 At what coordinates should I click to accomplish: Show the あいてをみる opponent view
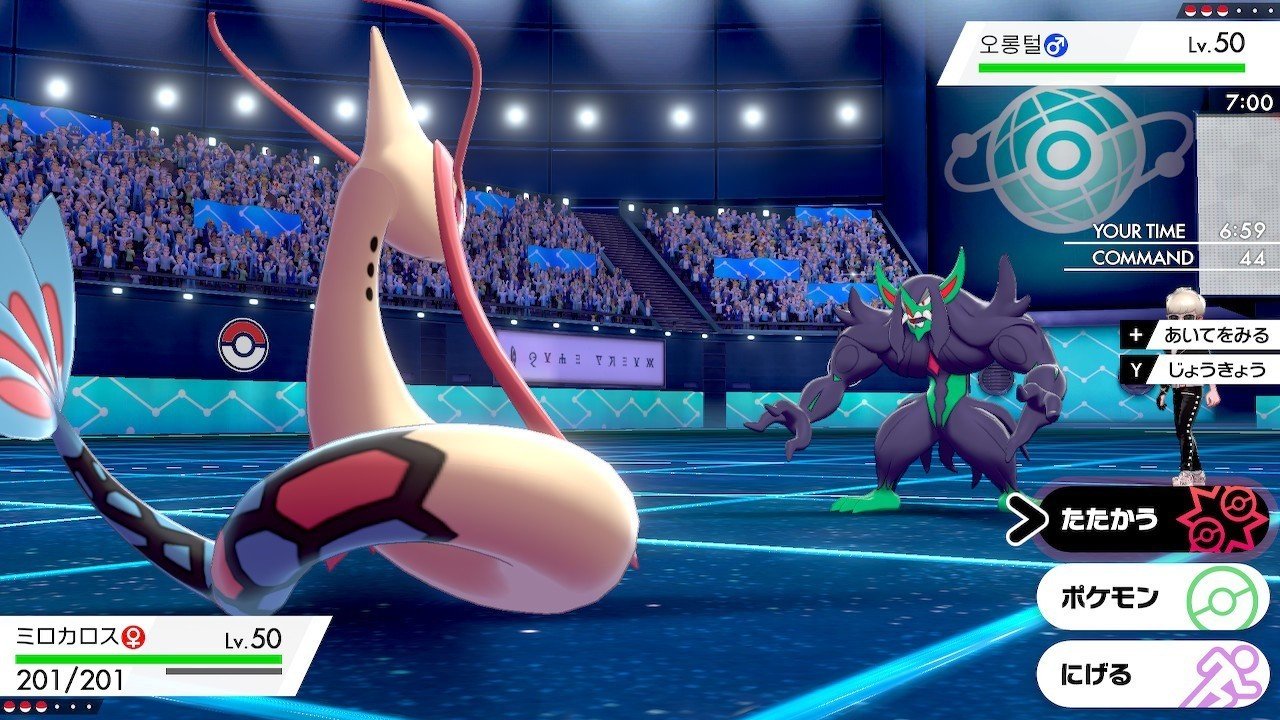(x=1202, y=336)
